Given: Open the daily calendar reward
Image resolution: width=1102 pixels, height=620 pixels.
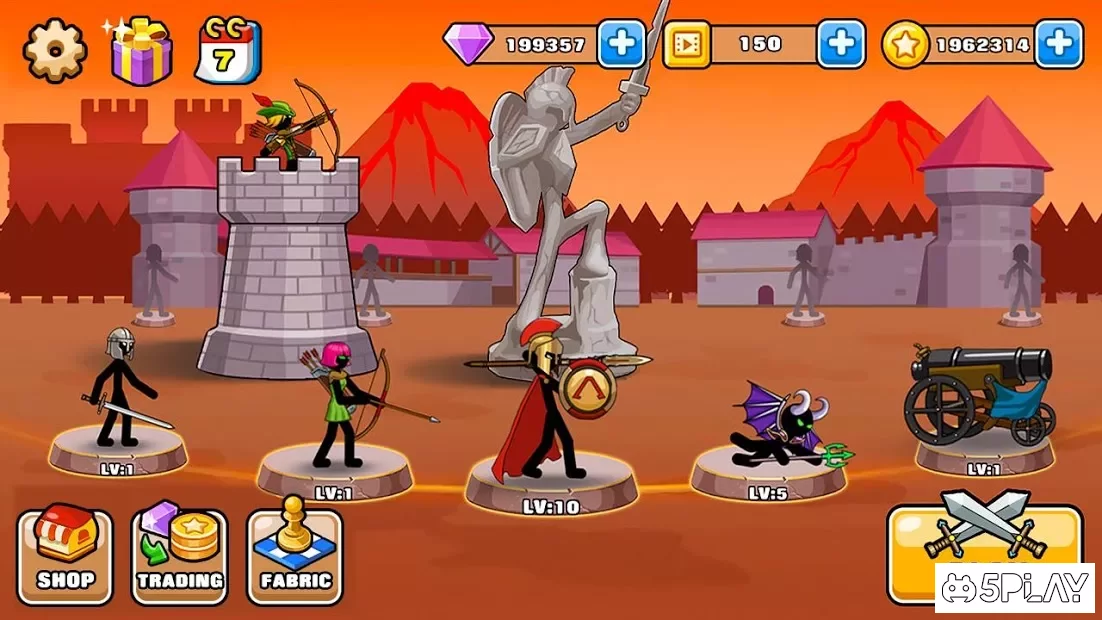Looking at the screenshot, I should [227, 50].
